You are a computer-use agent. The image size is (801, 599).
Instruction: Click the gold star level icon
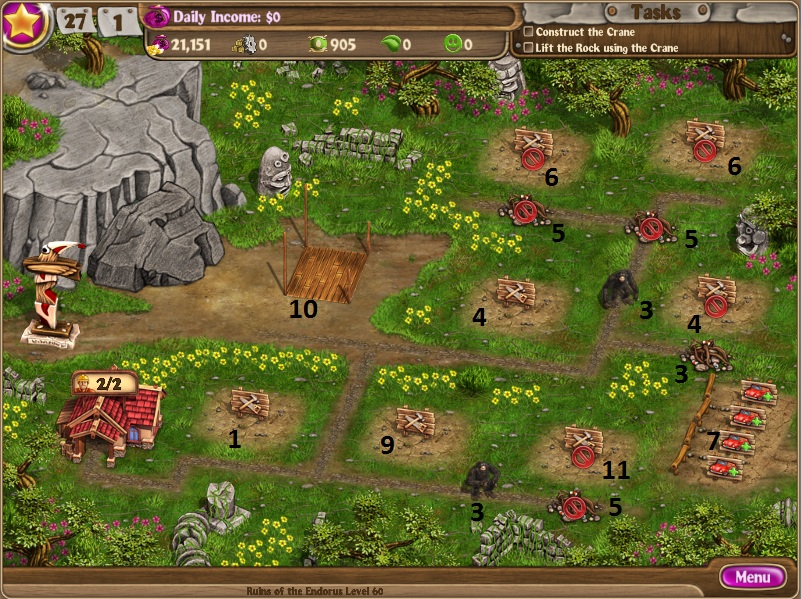(x=25, y=23)
